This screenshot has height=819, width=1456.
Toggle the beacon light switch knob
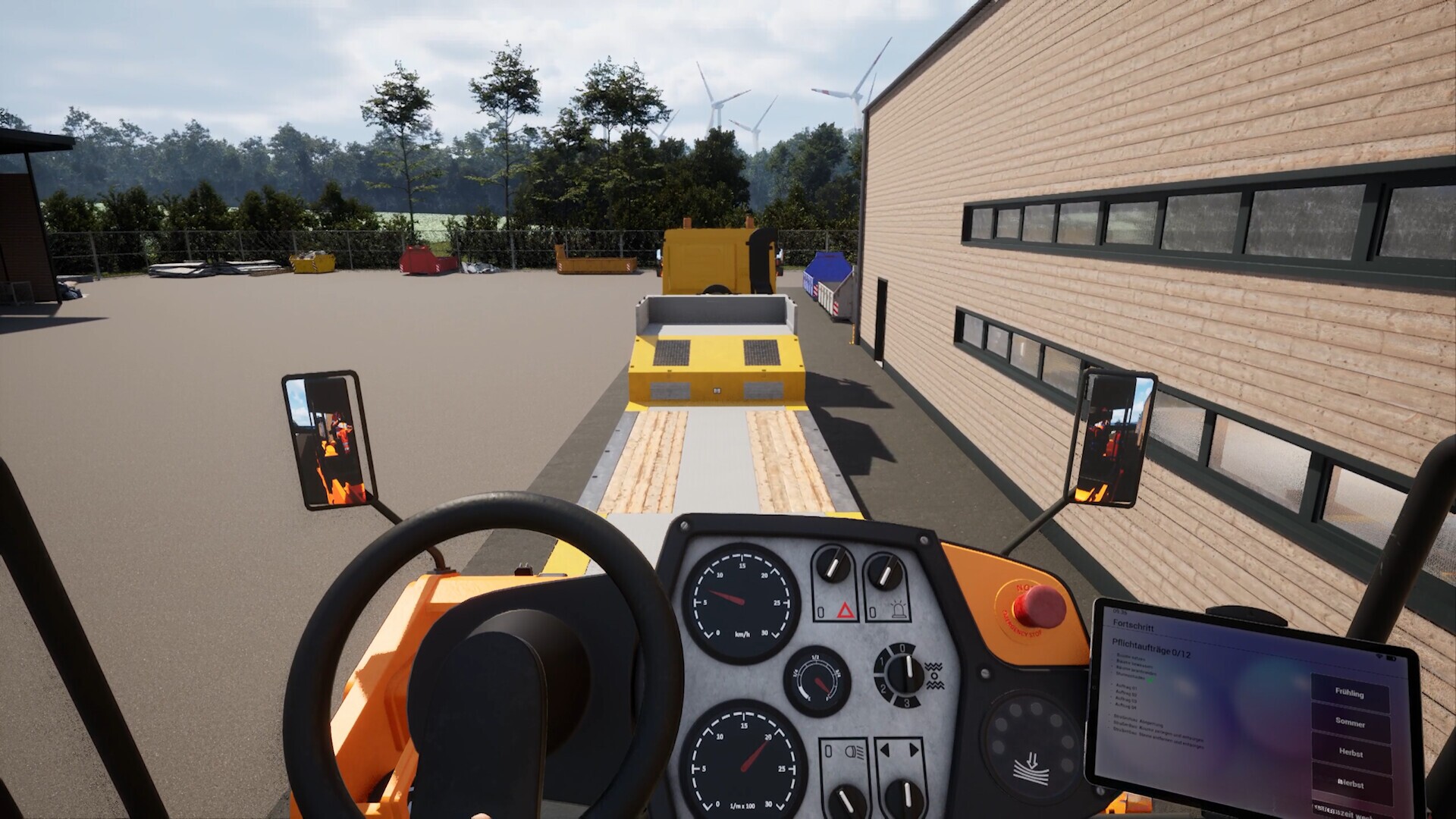pos(883,570)
